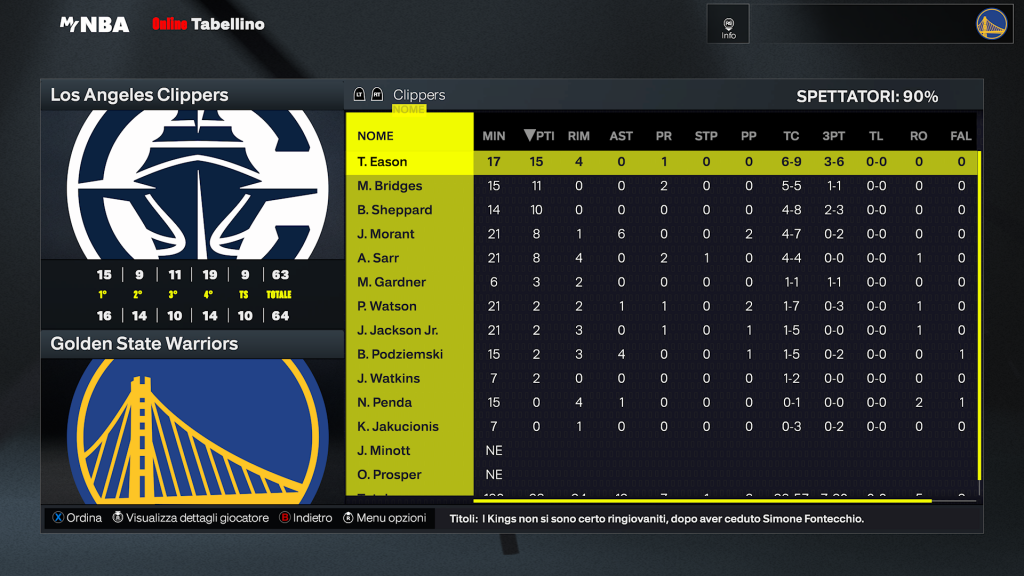Screen dimensions: 1024x576
Task: Click the NOME column header
Action: coord(376,136)
